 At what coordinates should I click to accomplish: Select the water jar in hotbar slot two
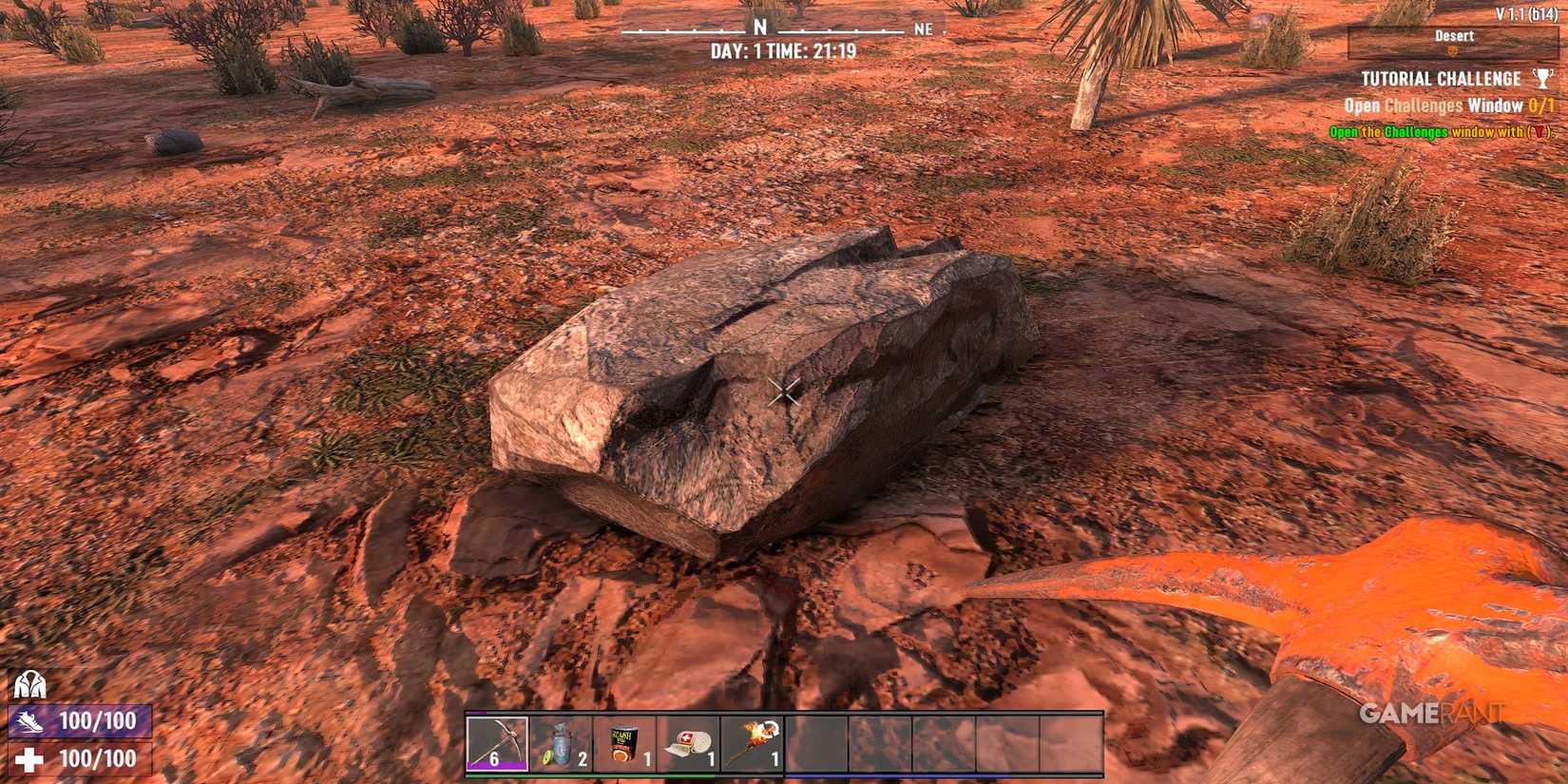click(561, 741)
